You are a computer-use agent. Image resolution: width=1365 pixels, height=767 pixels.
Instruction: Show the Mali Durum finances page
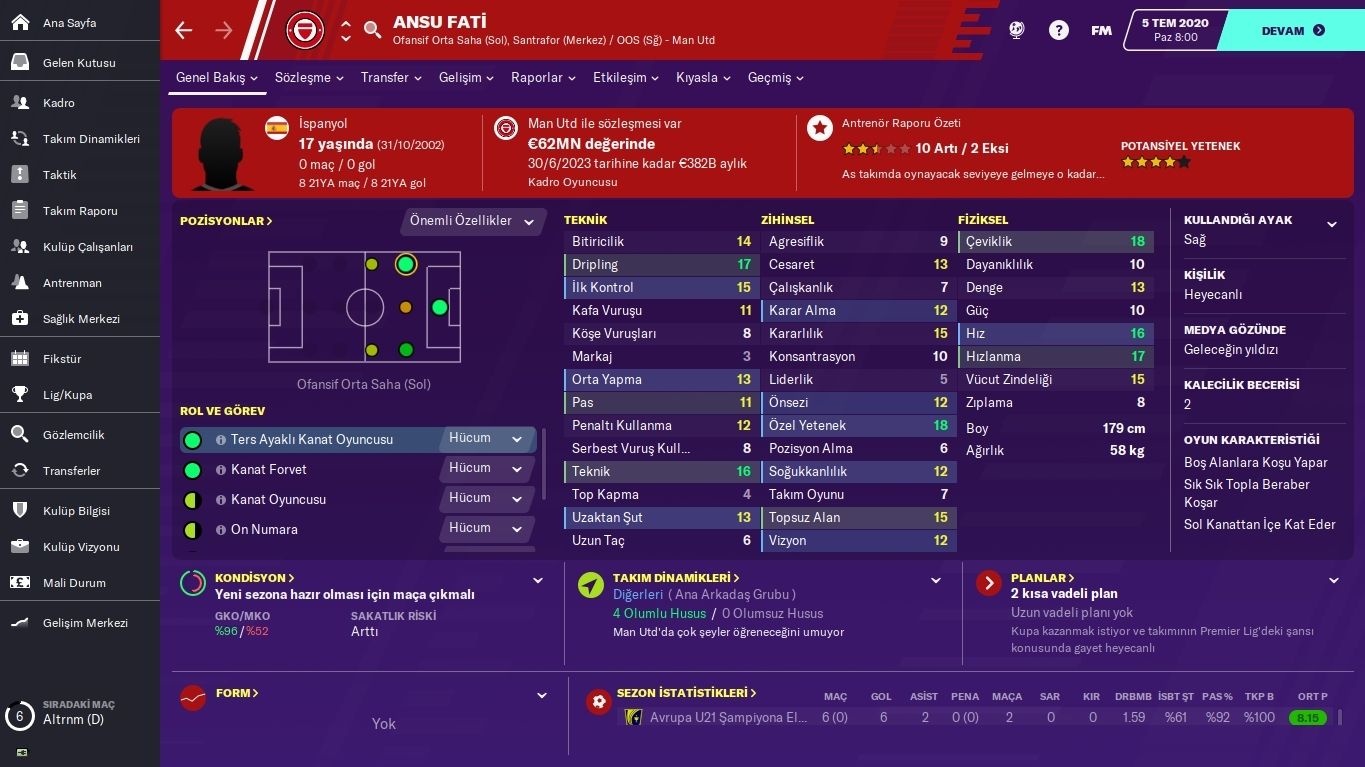point(74,583)
